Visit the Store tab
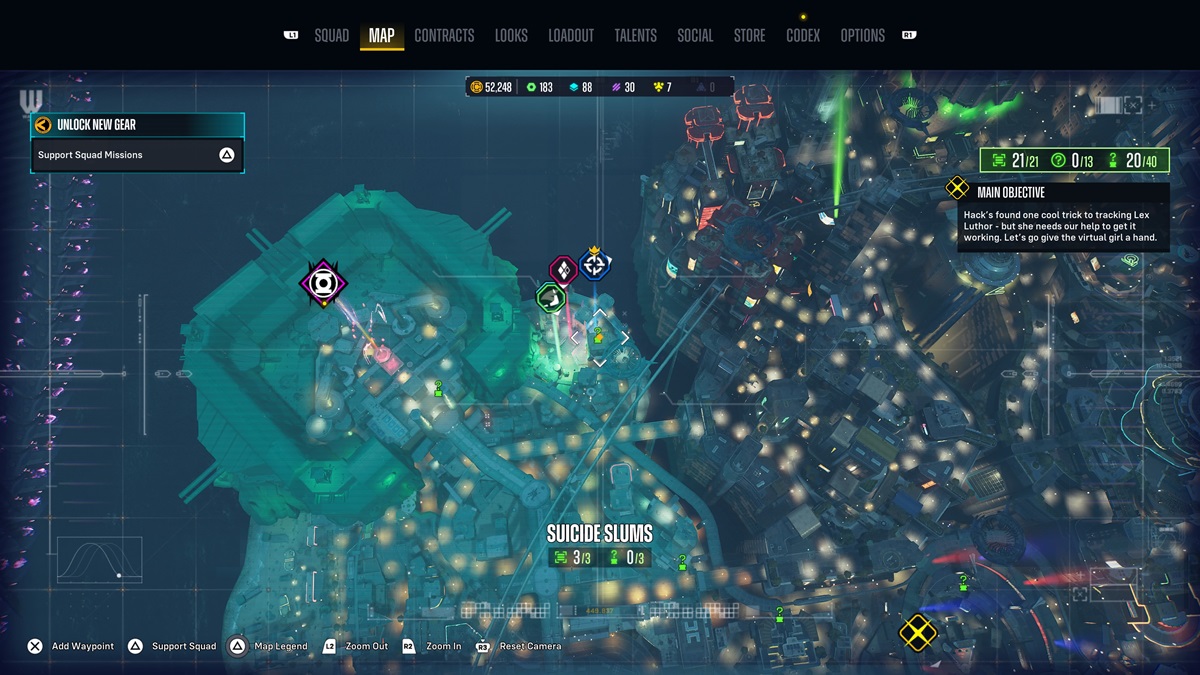 [749, 36]
